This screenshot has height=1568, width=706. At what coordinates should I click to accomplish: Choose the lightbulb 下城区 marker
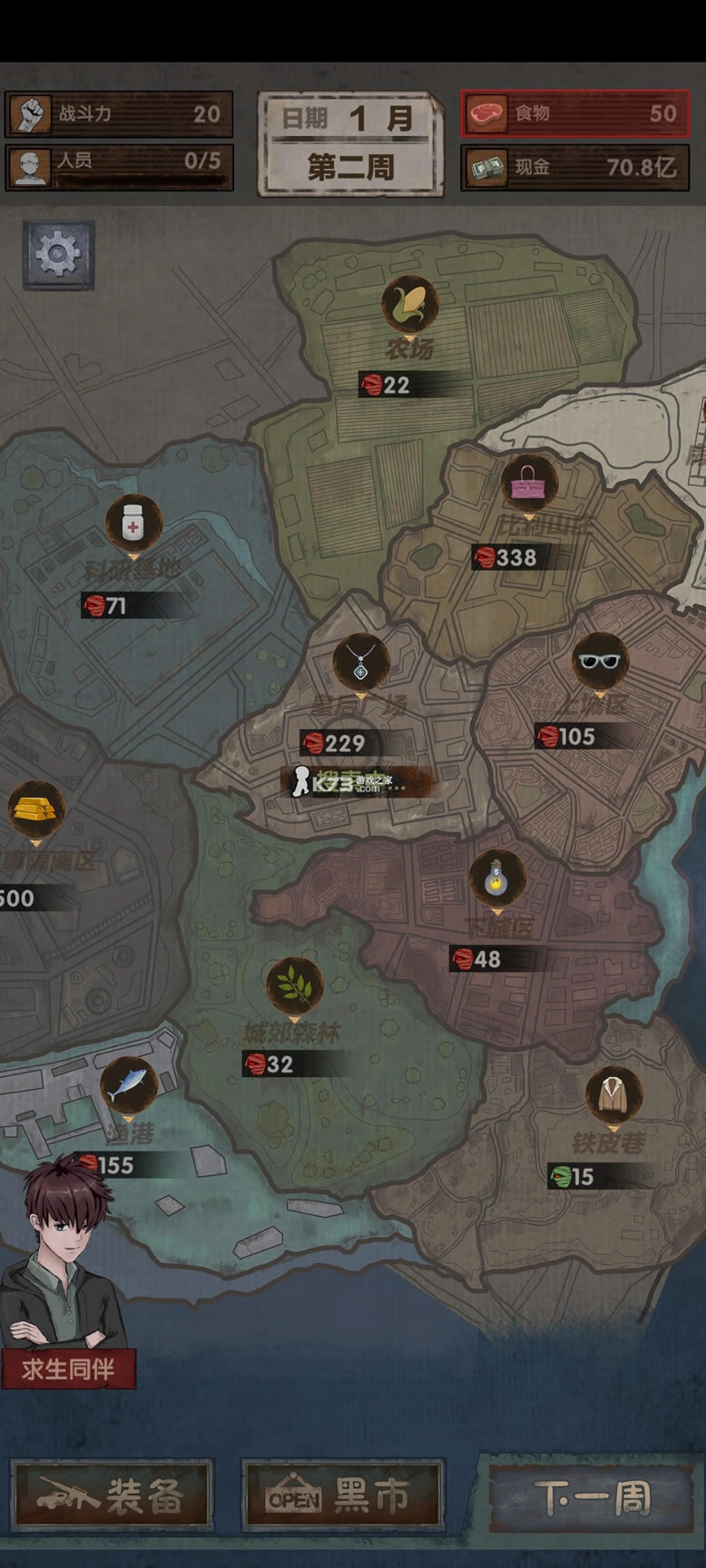point(496,877)
